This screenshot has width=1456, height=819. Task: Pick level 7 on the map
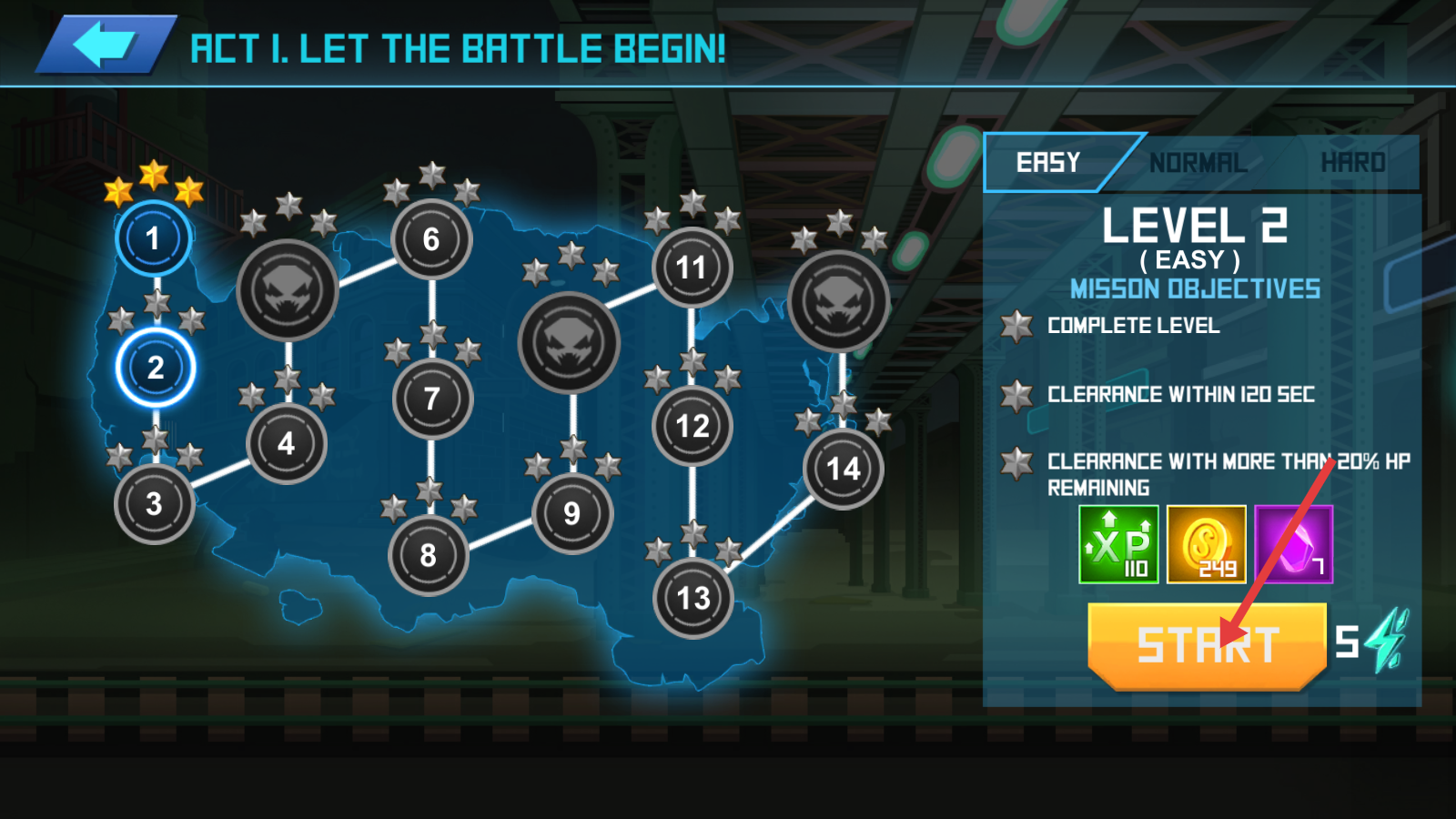pyautogui.click(x=432, y=399)
